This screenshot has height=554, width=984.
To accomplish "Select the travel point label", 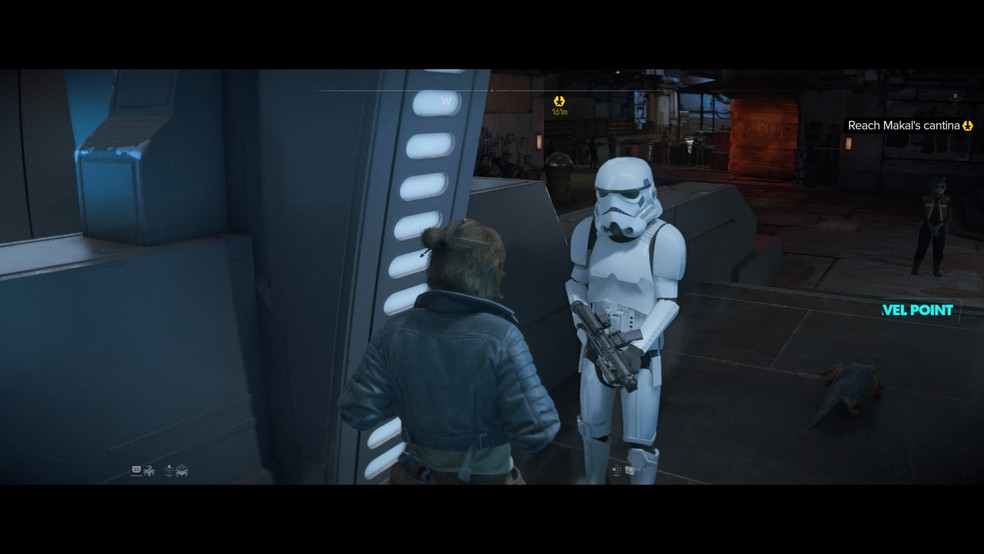I will [x=918, y=310].
